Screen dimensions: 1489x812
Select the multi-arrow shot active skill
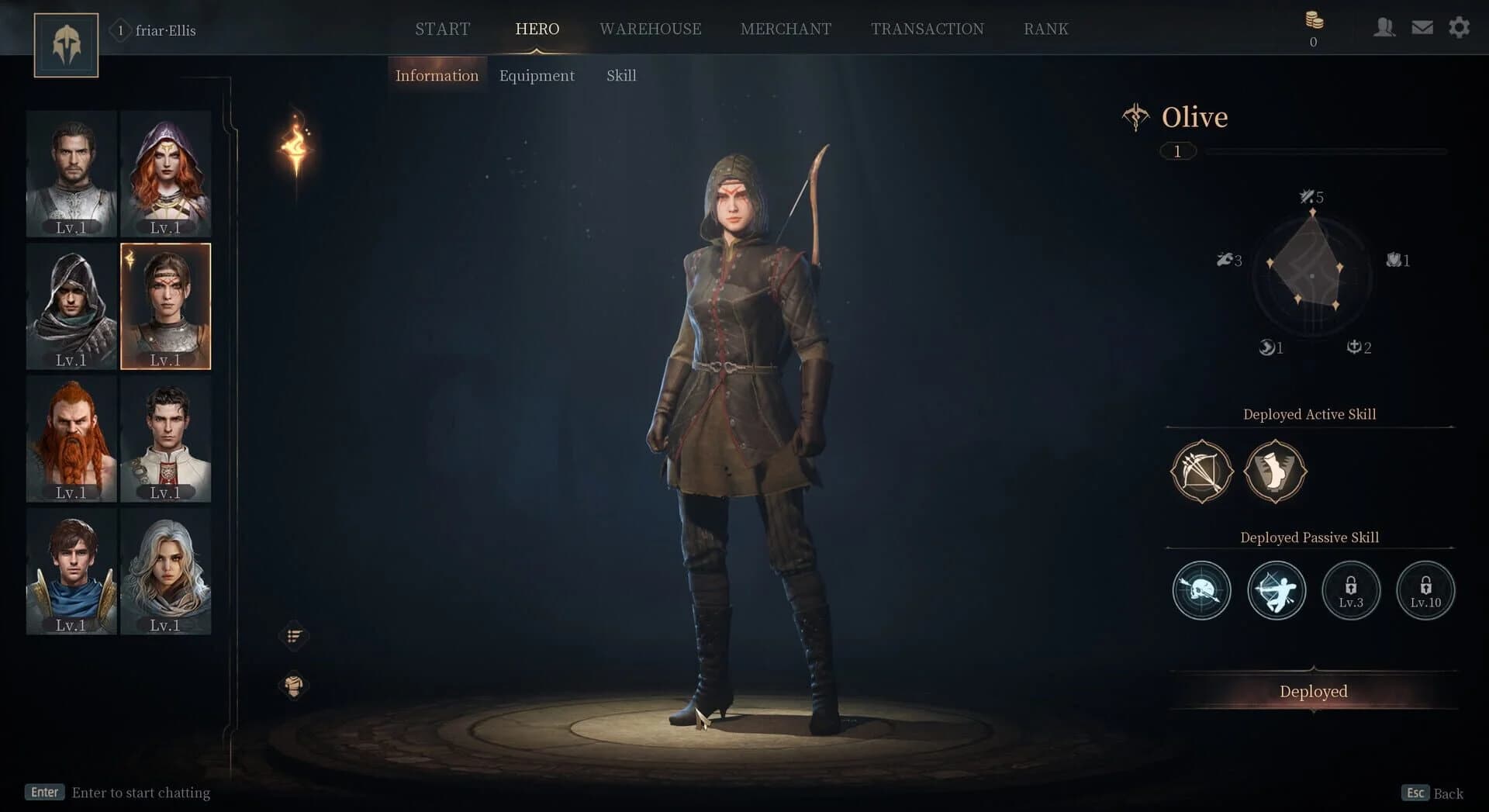1201,472
